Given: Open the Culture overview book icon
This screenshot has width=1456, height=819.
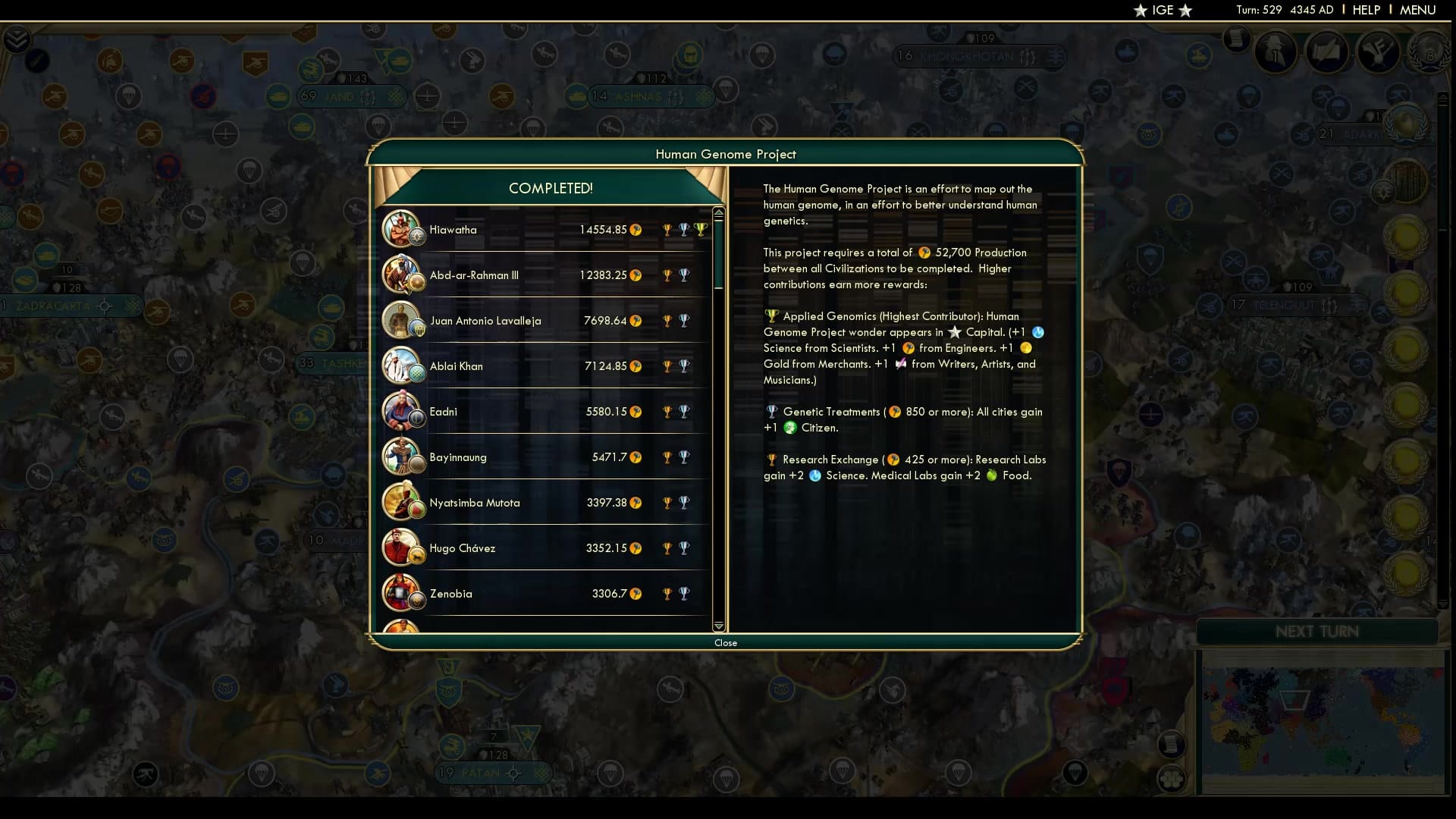Looking at the screenshot, I should tap(1327, 52).
